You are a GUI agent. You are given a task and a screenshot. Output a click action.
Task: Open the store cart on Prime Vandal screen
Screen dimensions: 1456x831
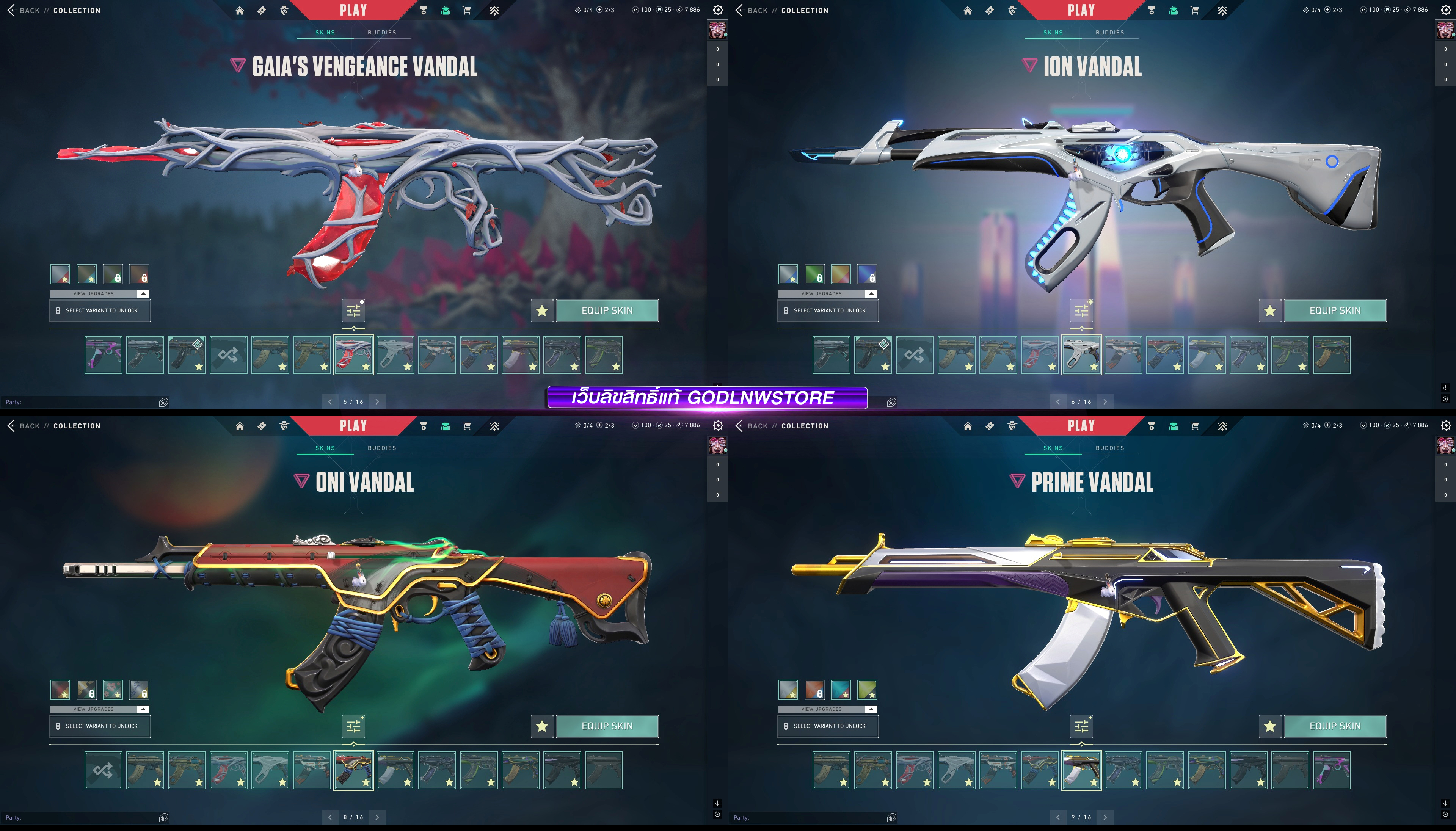coord(1195,426)
